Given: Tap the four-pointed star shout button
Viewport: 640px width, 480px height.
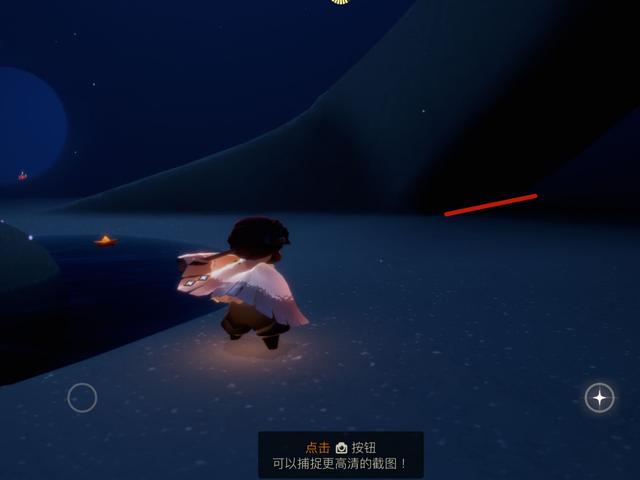Looking at the screenshot, I should (599, 398).
